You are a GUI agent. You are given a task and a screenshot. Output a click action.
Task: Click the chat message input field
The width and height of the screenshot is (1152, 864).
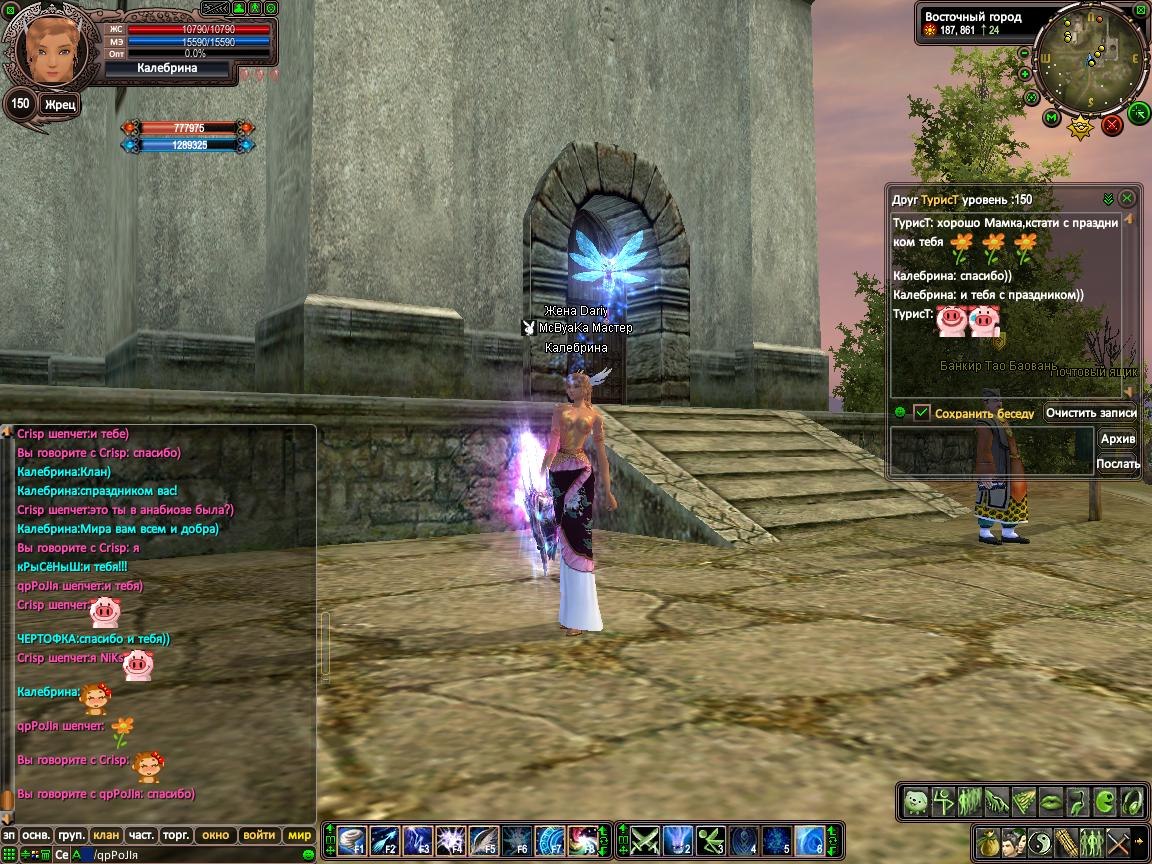coord(200,854)
